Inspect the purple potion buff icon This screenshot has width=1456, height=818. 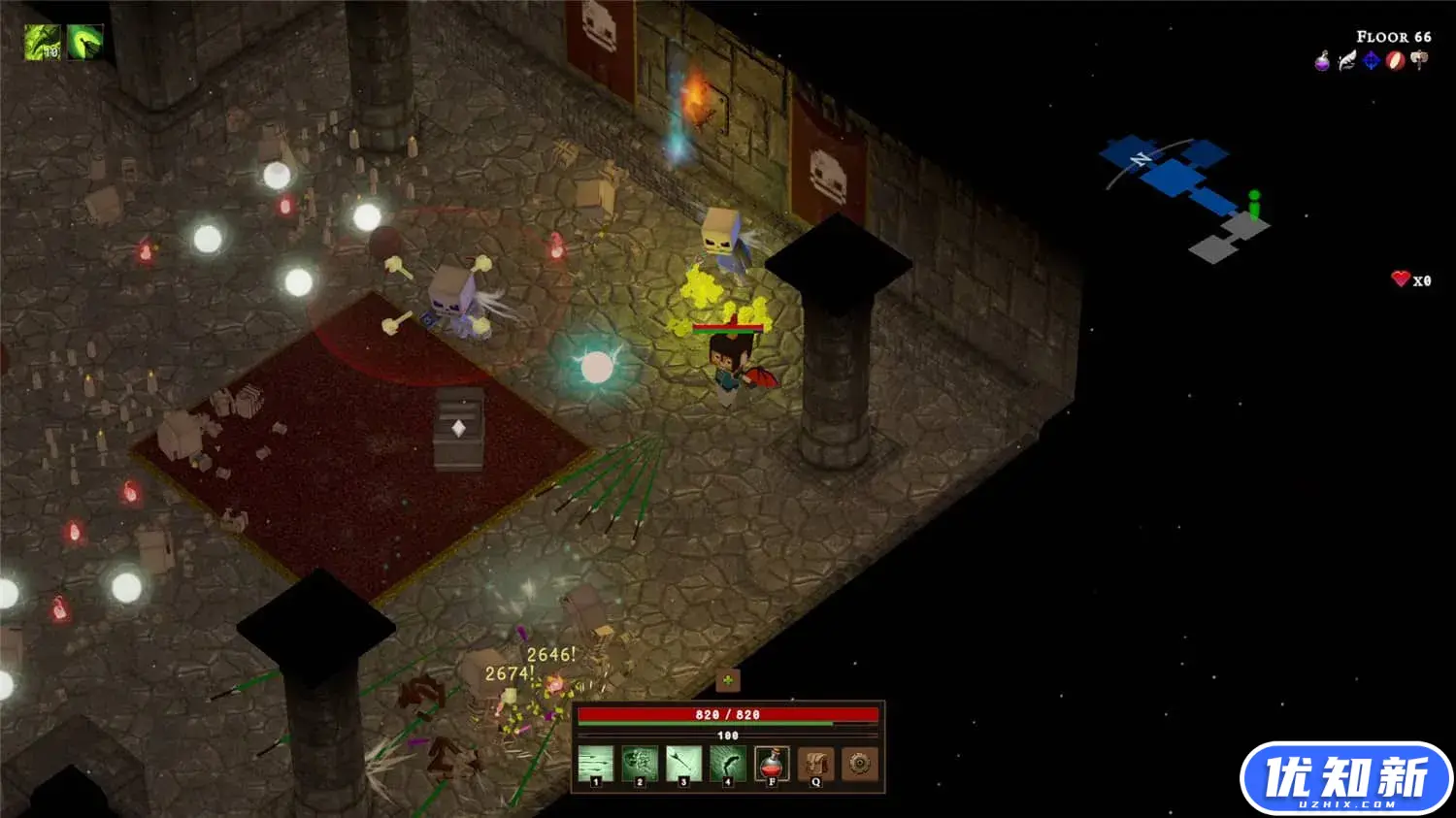pos(1322,61)
